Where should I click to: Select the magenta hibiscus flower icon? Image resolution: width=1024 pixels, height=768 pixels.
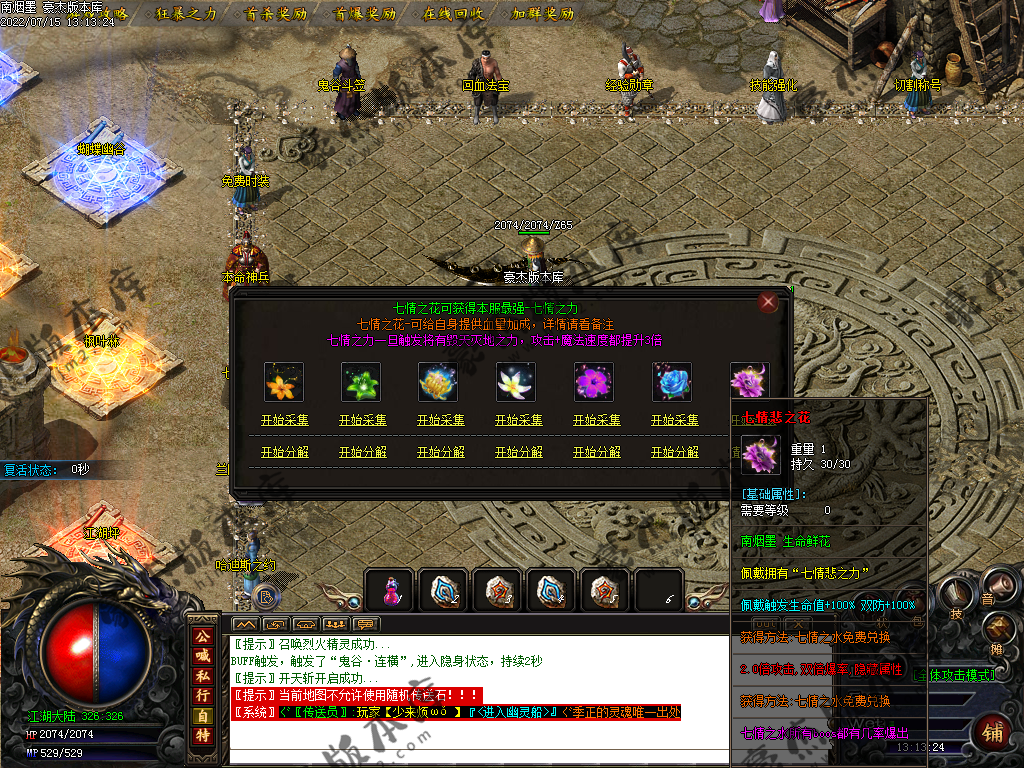point(596,382)
